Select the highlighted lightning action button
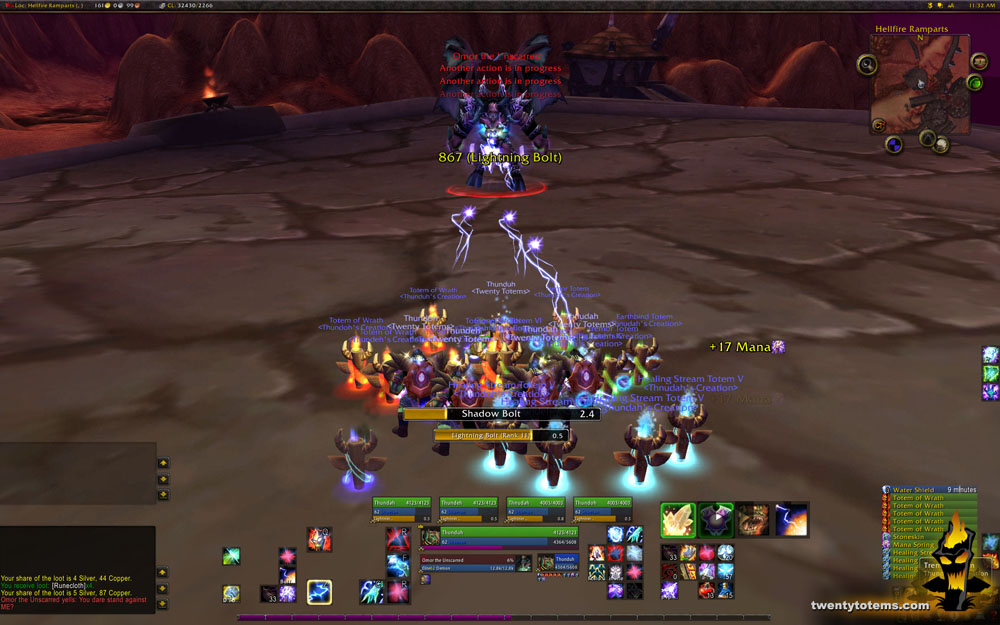The image size is (1000, 625). pos(319,592)
